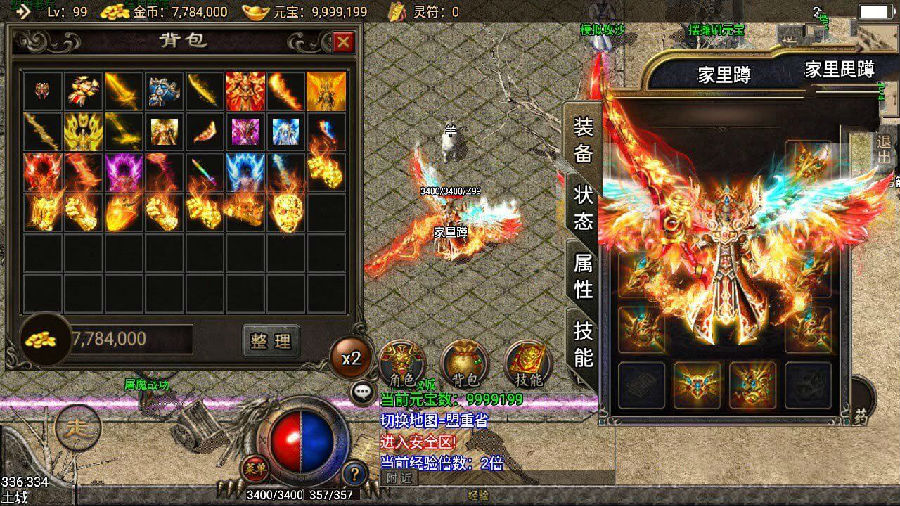Click the gold ingots icon in the backpack footer
This screenshot has width=900, height=506.
pos(42,339)
